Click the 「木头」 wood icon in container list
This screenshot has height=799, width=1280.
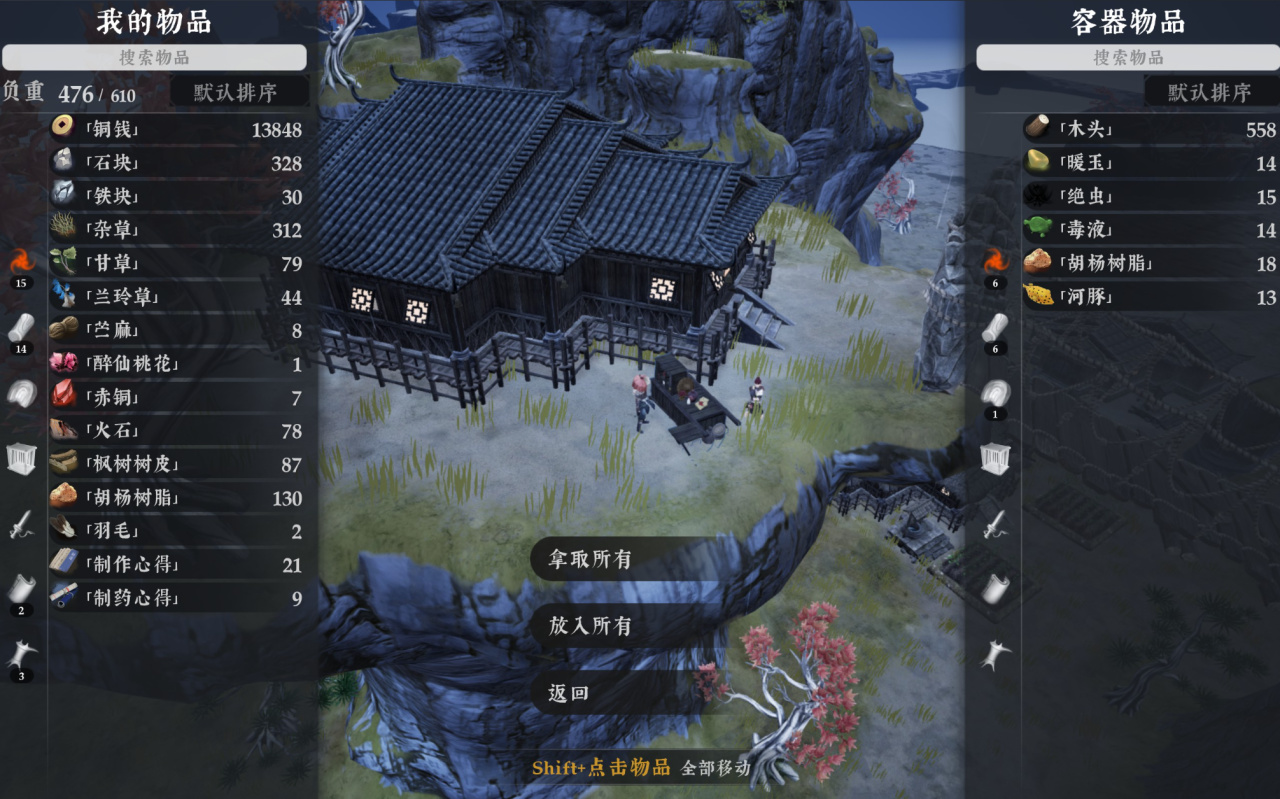click(1036, 129)
